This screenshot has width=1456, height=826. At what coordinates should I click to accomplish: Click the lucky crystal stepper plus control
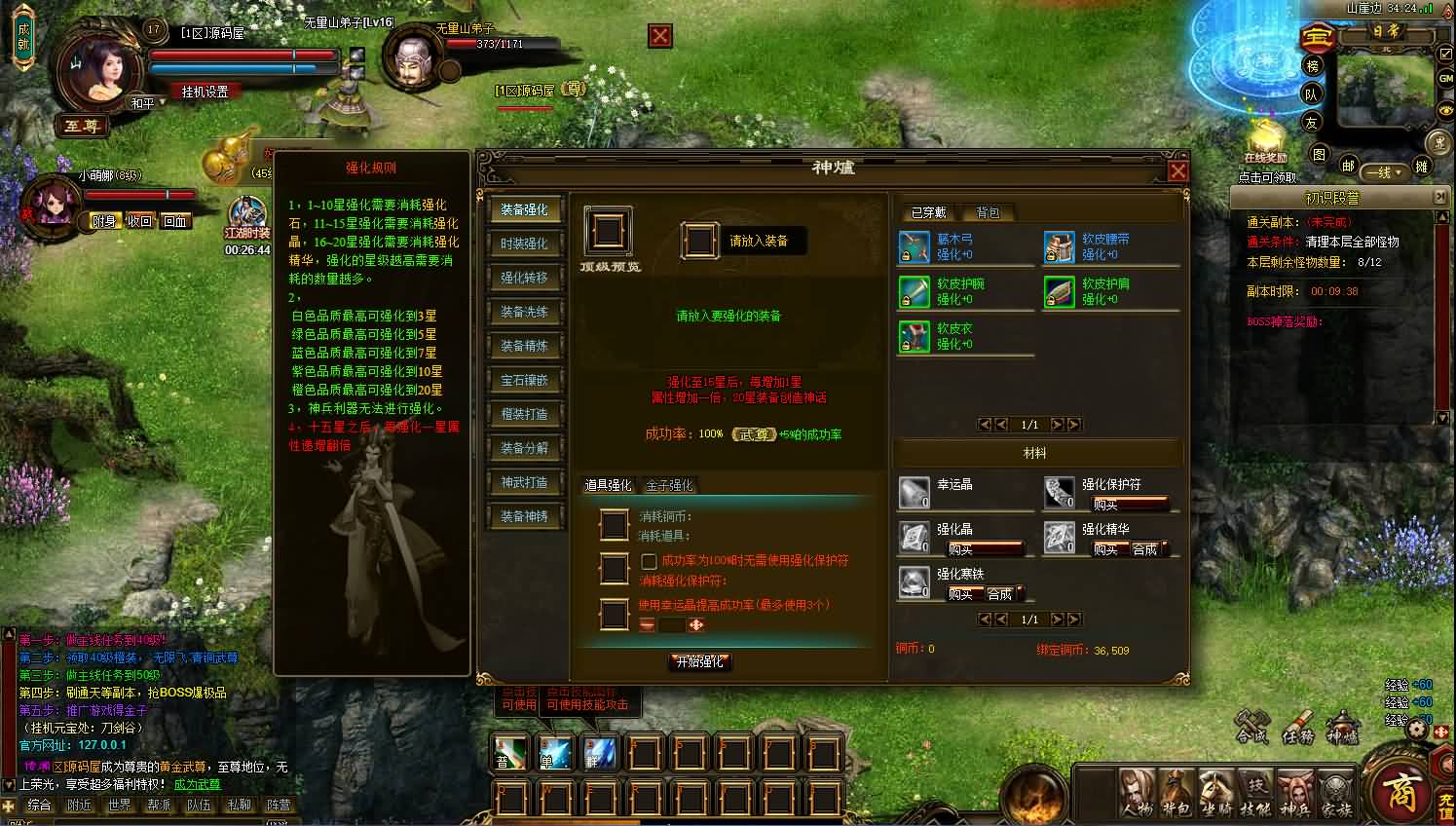(x=695, y=624)
